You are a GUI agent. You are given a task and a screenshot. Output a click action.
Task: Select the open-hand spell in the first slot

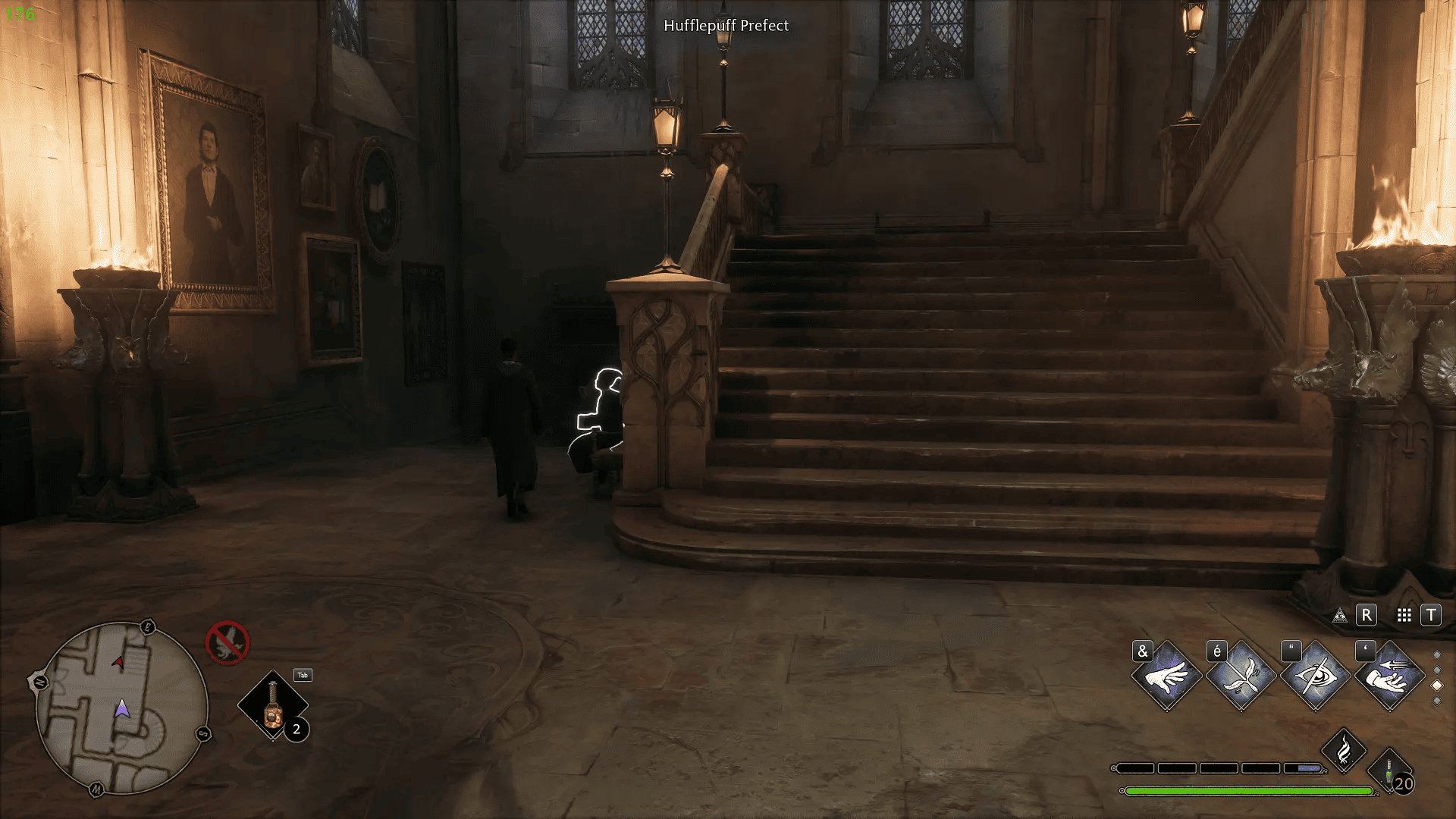click(x=1169, y=676)
